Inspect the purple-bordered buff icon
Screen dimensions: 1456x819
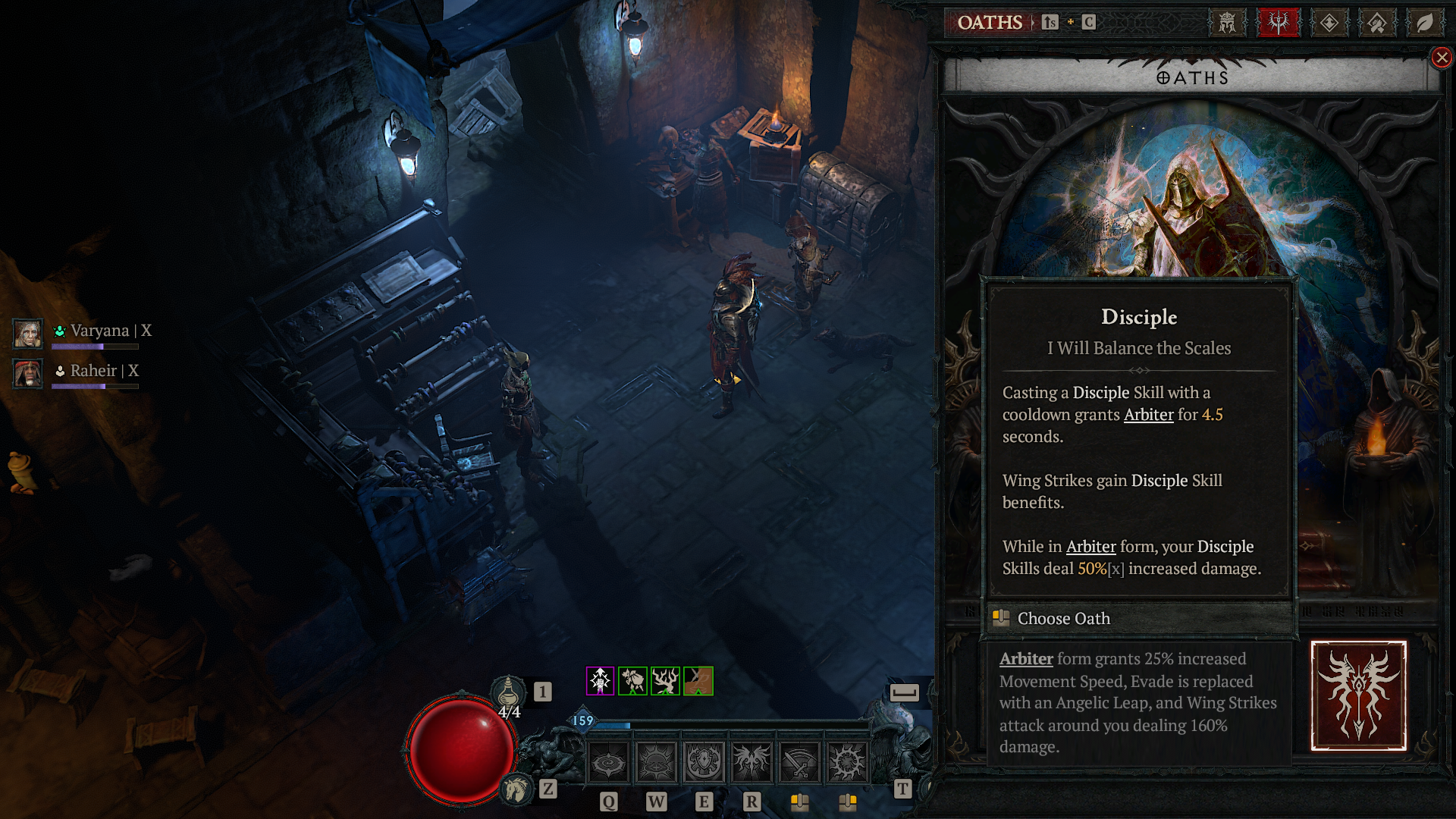(x=600, y=681)
